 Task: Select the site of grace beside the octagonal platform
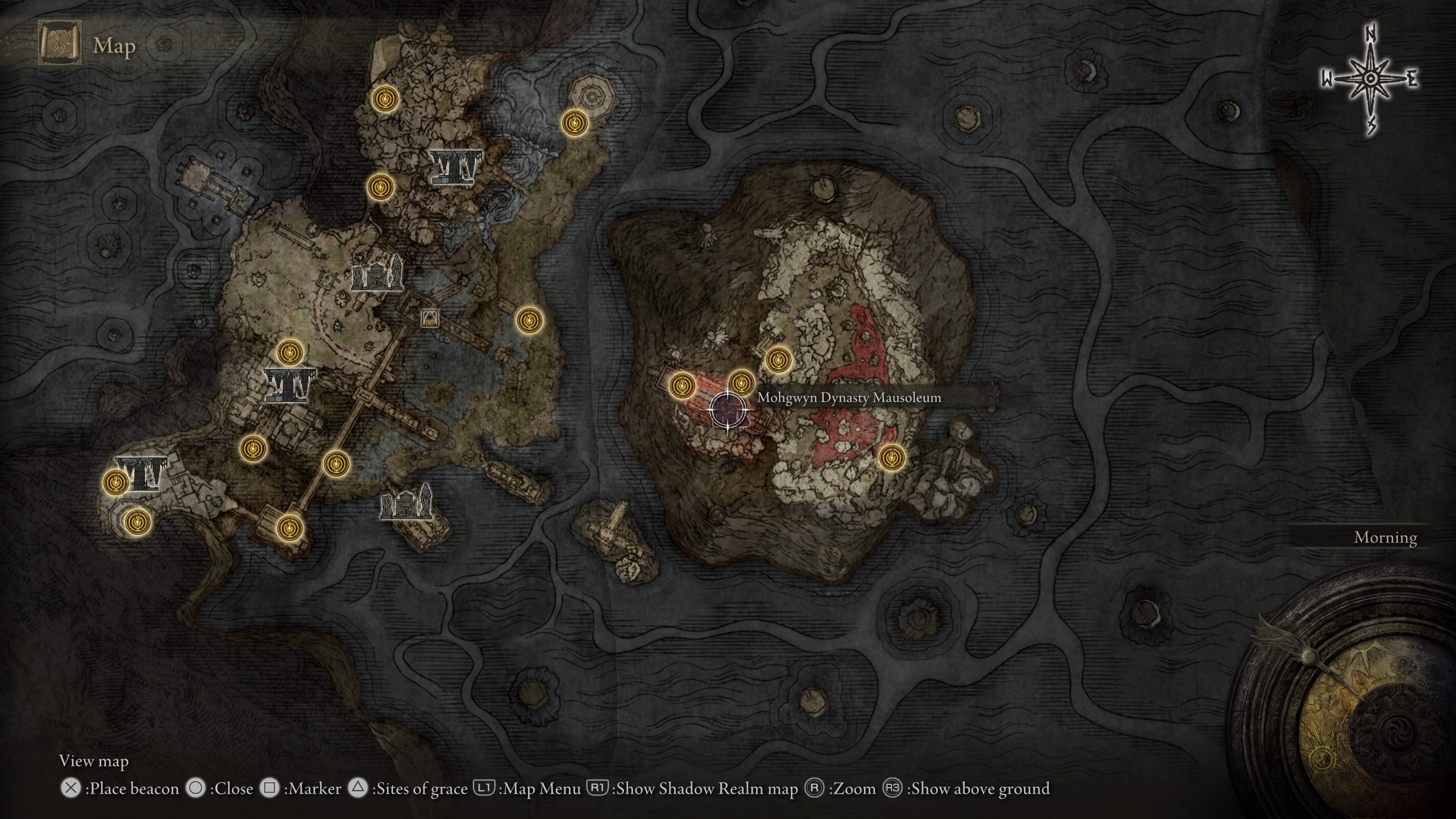tap(574, 122)
